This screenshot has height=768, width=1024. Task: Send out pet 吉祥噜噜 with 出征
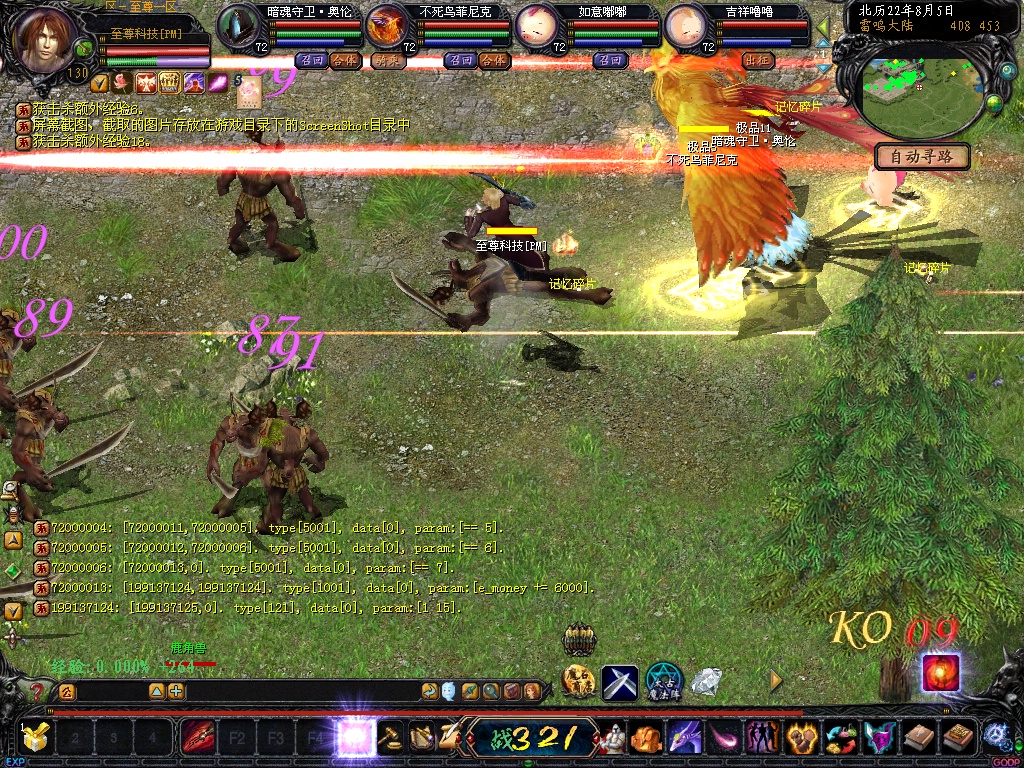coord(759,60)
